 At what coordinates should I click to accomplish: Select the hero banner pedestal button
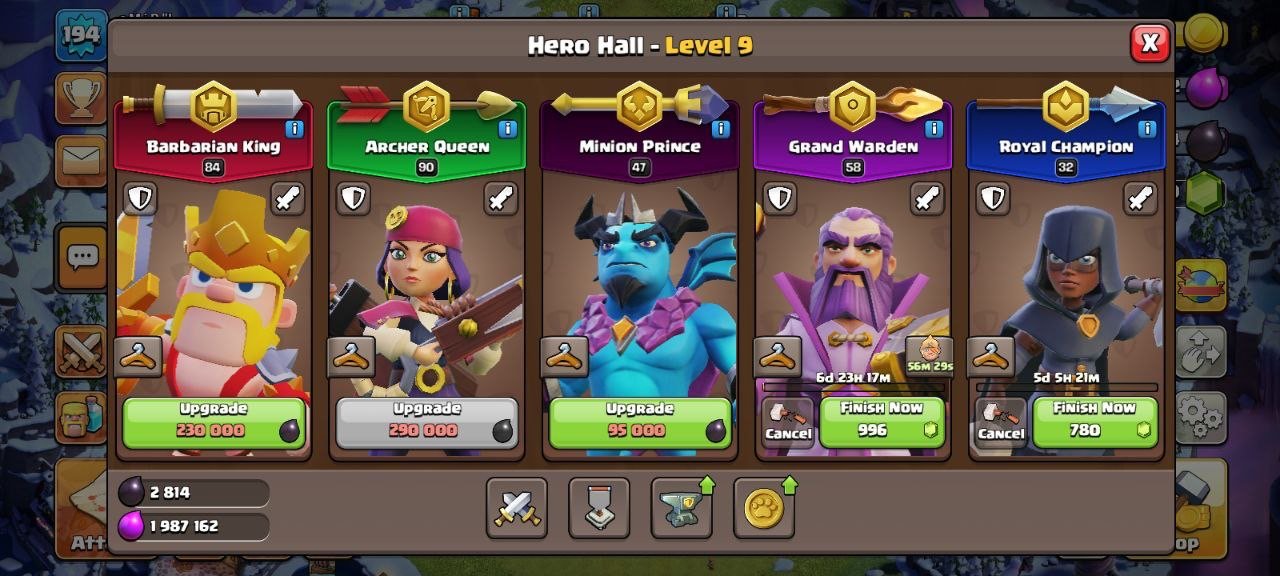(599, 508)
